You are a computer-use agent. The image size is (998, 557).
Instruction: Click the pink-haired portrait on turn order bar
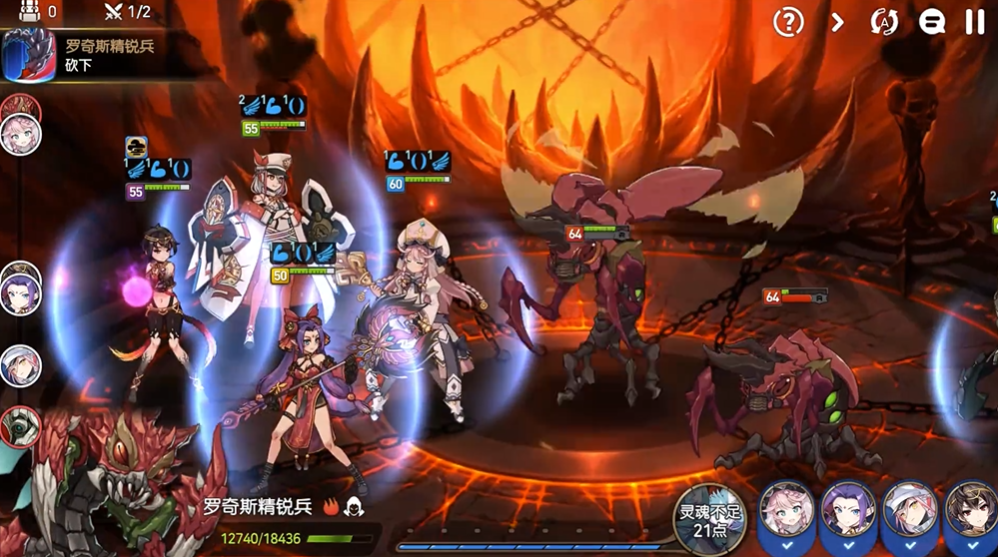click(19, 134)
